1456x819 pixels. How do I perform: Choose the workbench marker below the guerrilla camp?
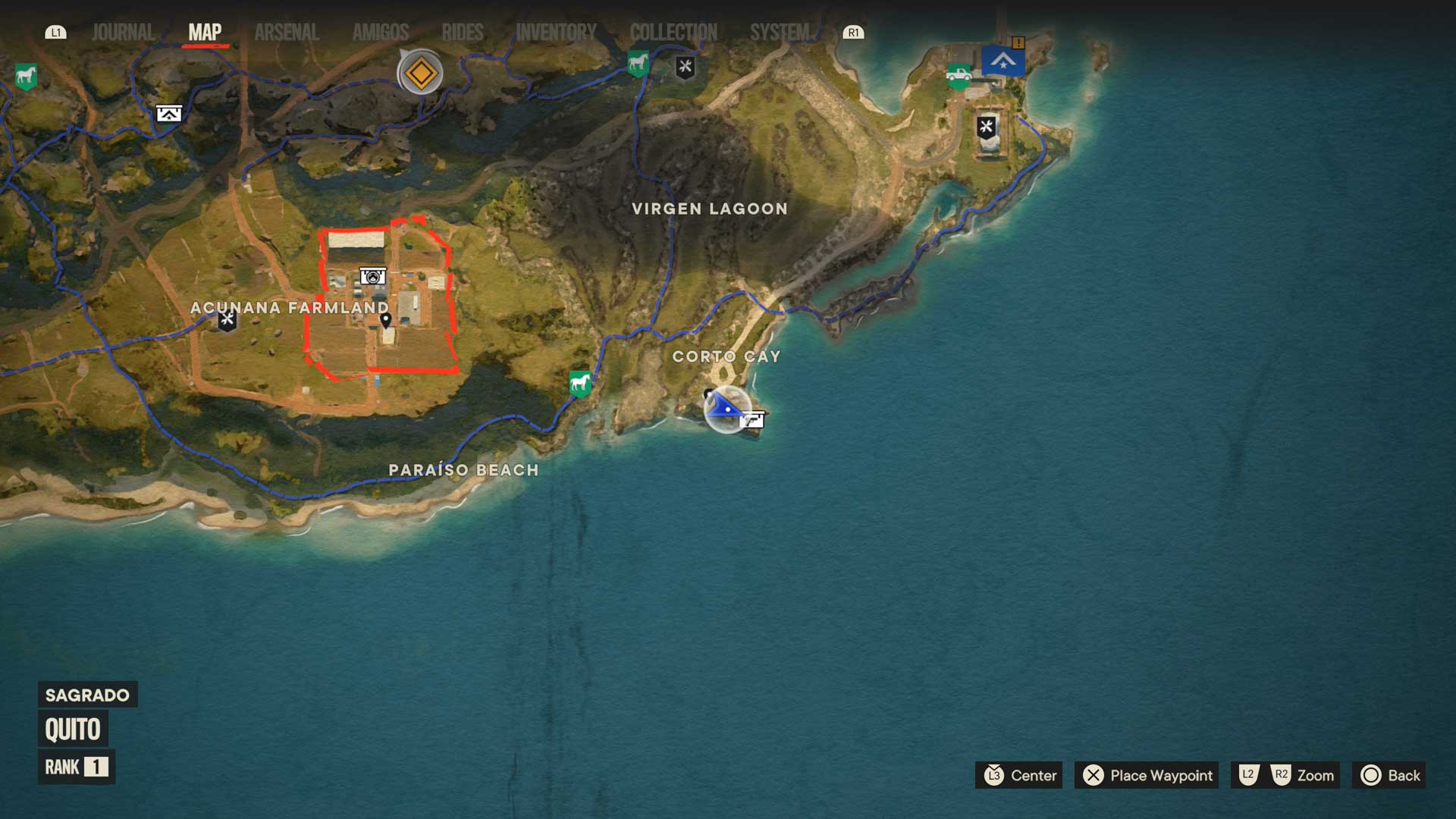986,127
